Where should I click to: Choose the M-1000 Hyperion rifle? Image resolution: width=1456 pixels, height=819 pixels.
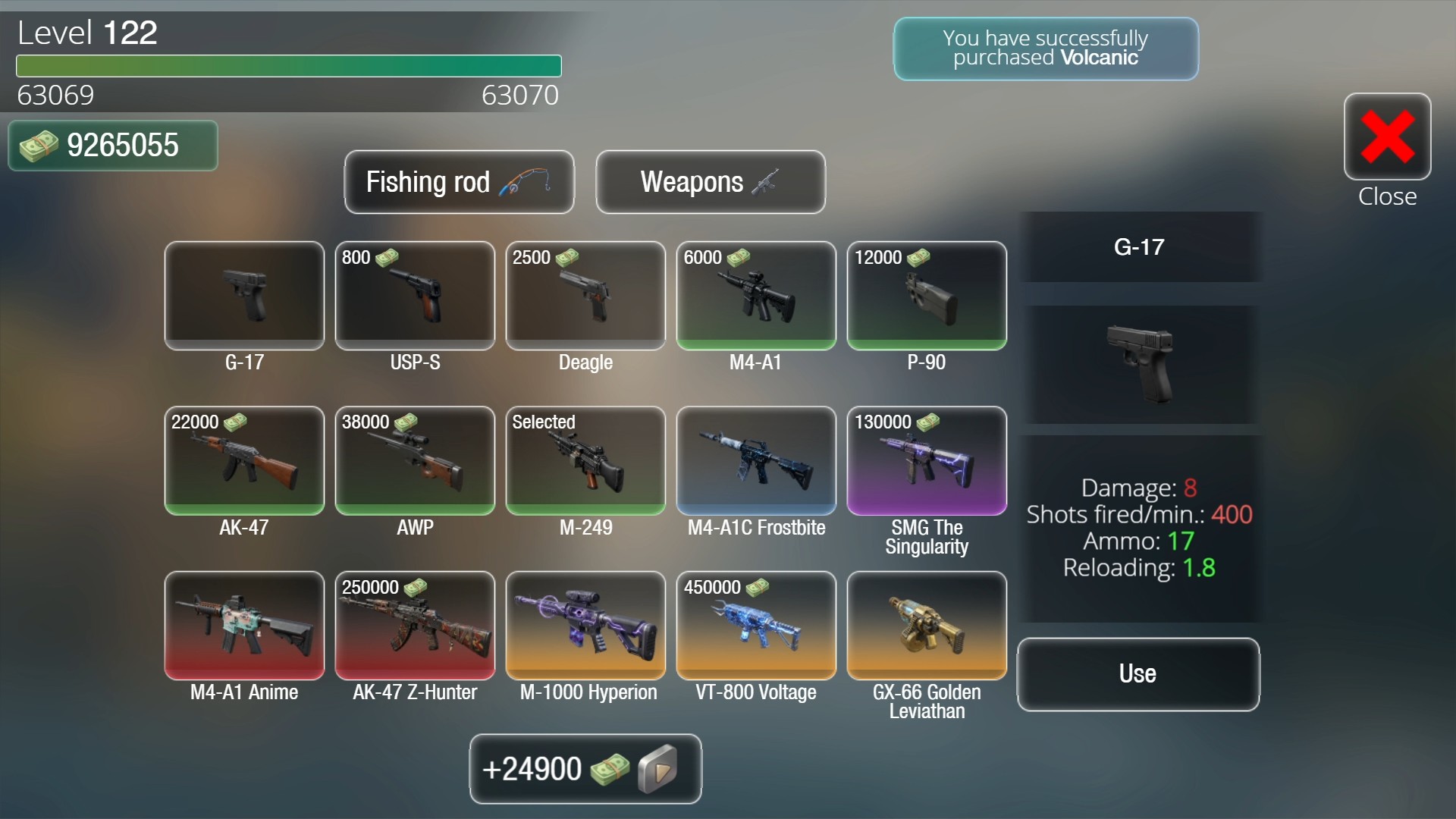585,626
